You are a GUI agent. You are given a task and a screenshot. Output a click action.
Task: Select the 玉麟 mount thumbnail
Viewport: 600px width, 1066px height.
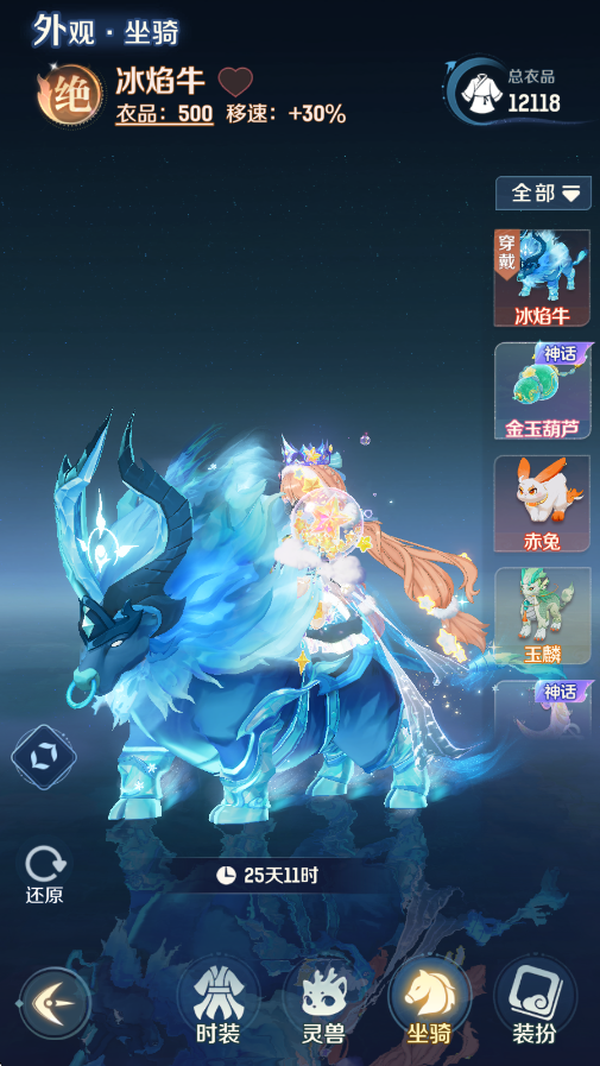[542, 616]
